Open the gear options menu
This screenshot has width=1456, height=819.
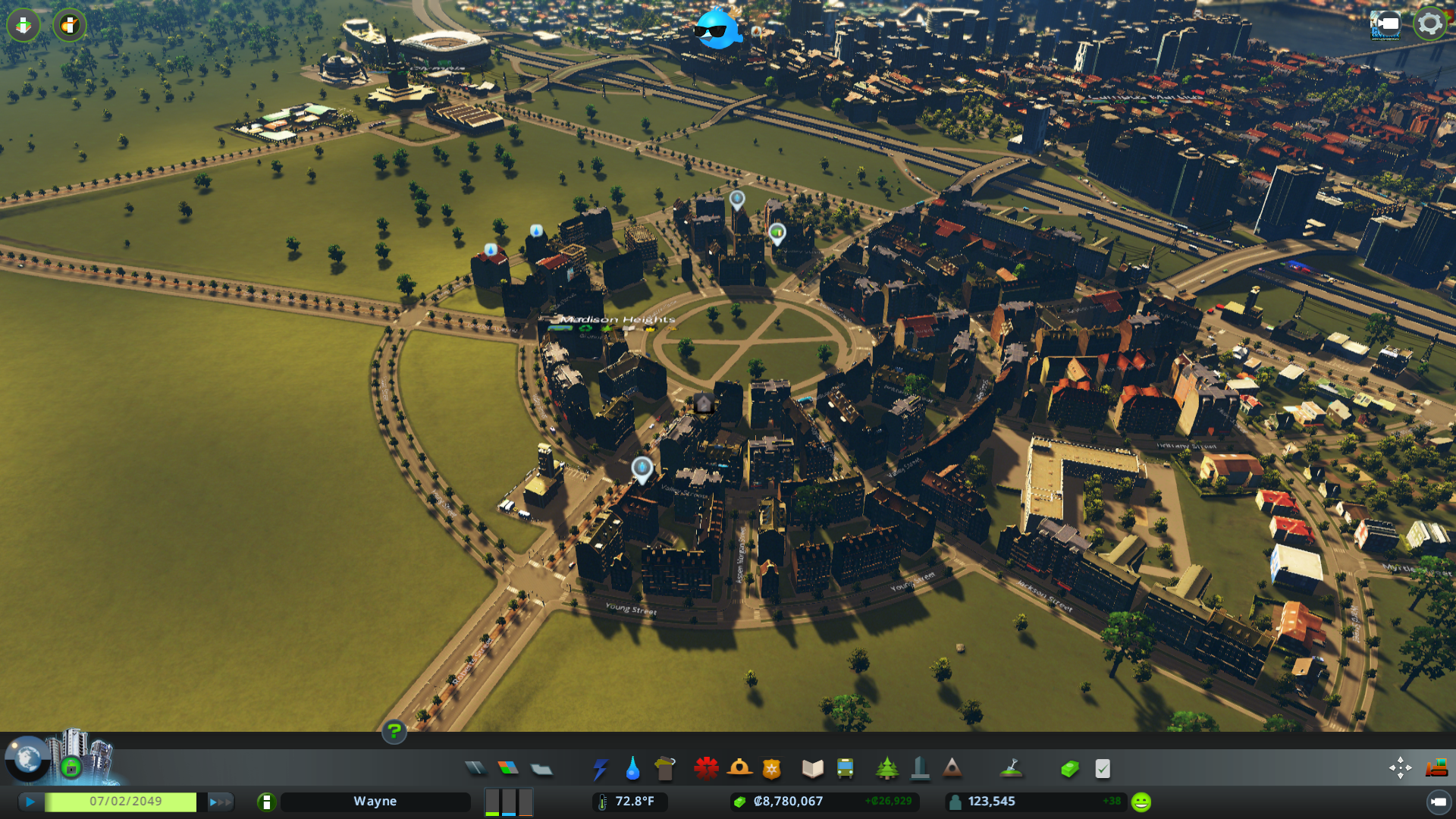(x=1429, y=24)
